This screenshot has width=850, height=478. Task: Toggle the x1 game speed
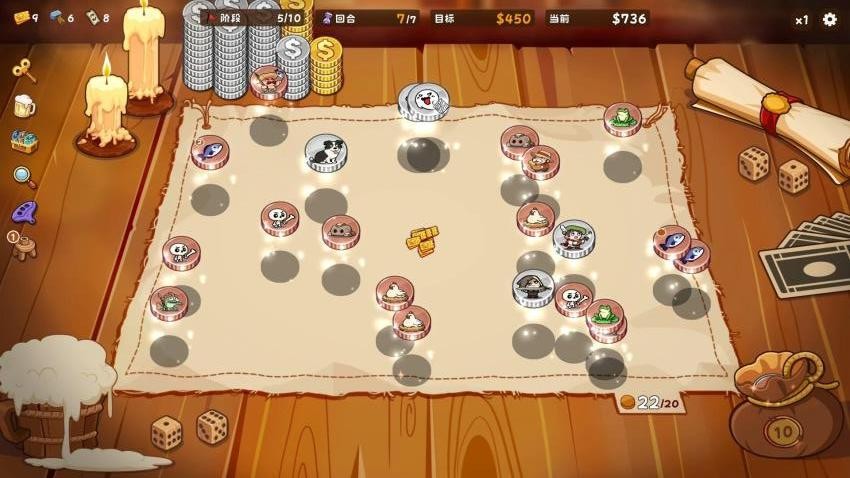[x=802, y=20]
